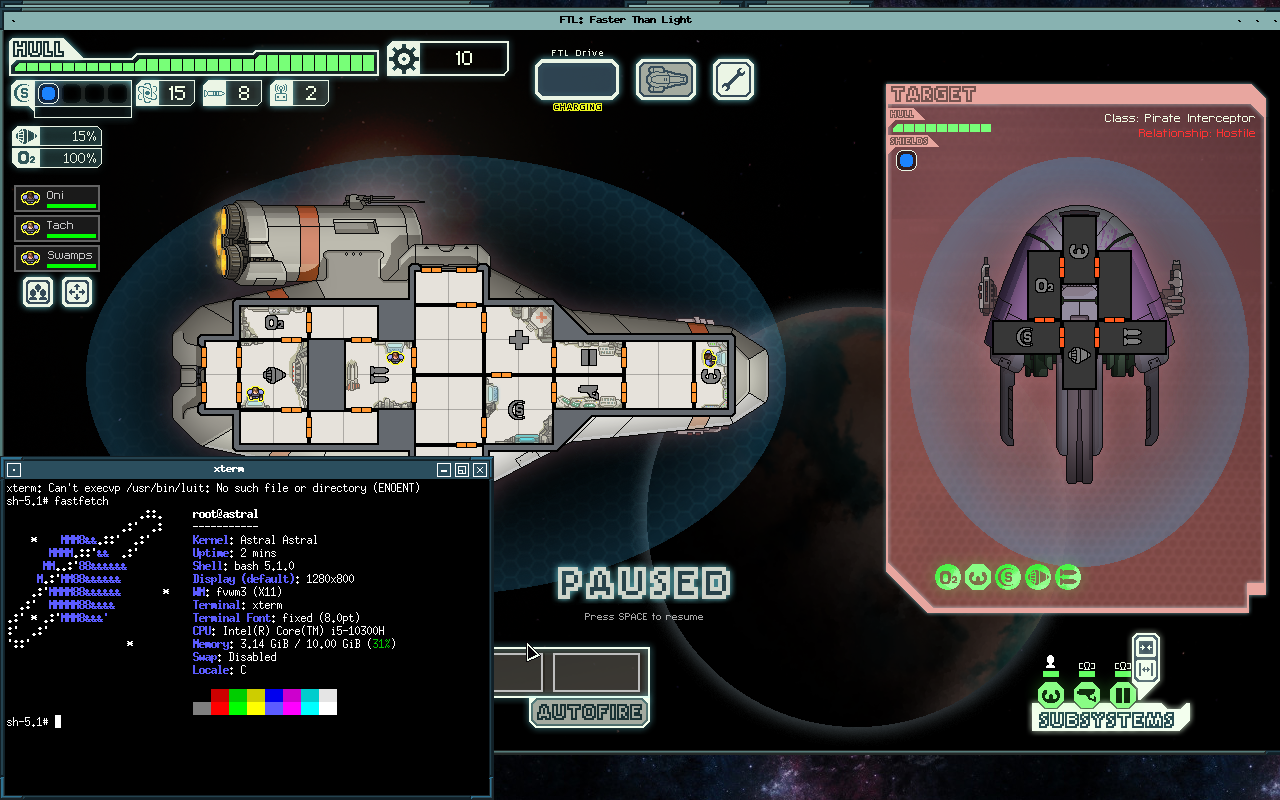Click the save crew positions icon
Viewport: 1280px width, 800px height.
click(37, 291)
